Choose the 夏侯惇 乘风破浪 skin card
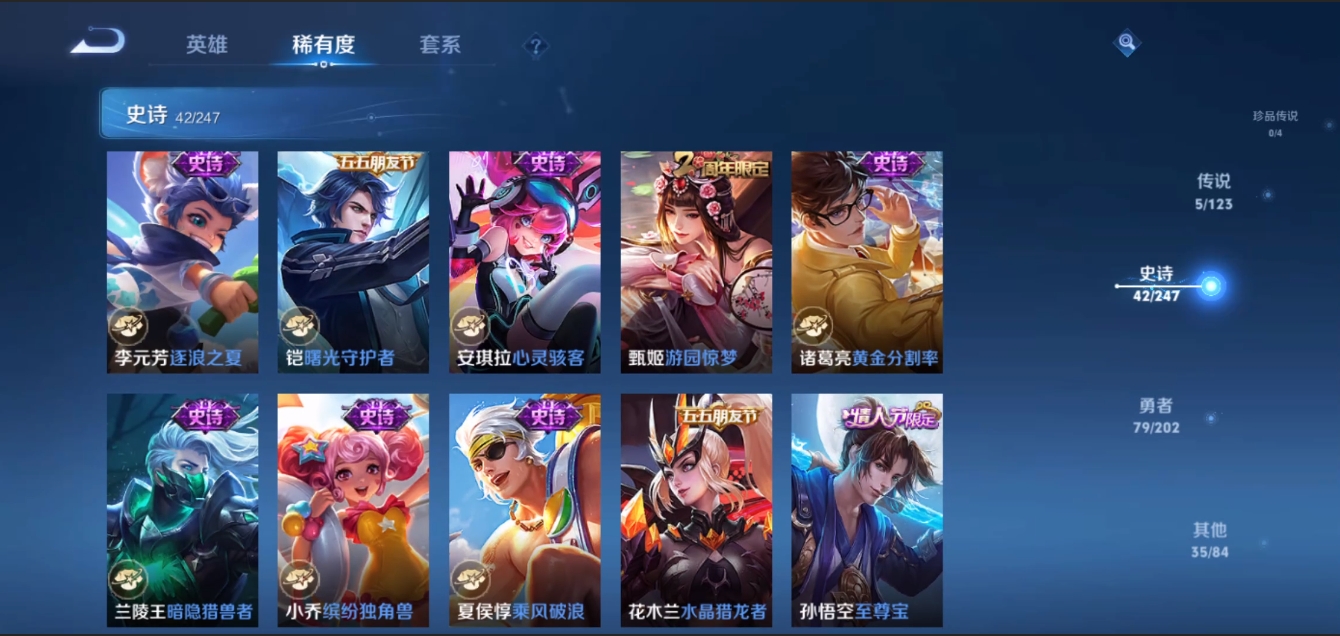 coord(525,510)
